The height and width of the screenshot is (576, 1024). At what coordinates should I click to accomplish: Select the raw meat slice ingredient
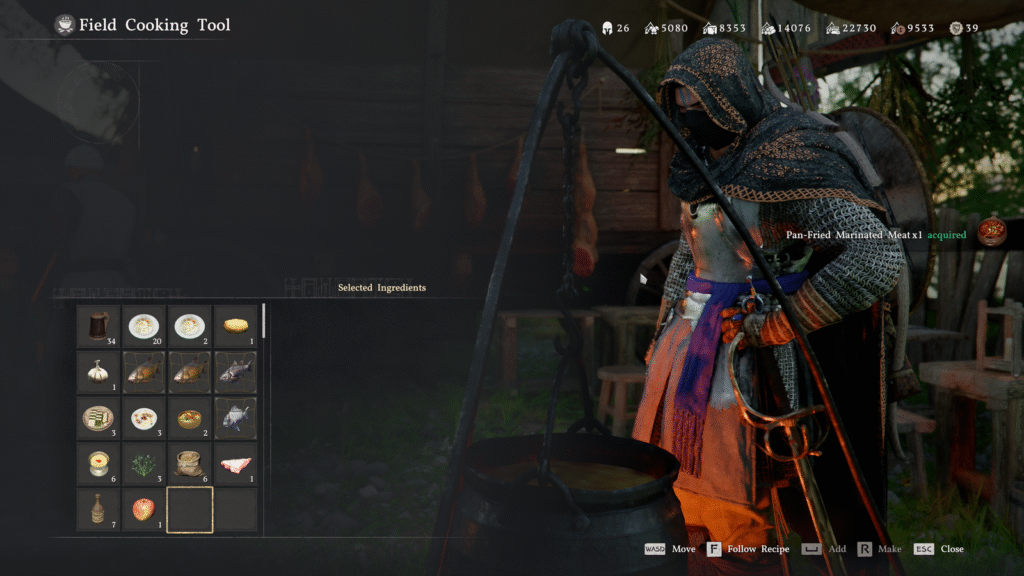(235, 464)
